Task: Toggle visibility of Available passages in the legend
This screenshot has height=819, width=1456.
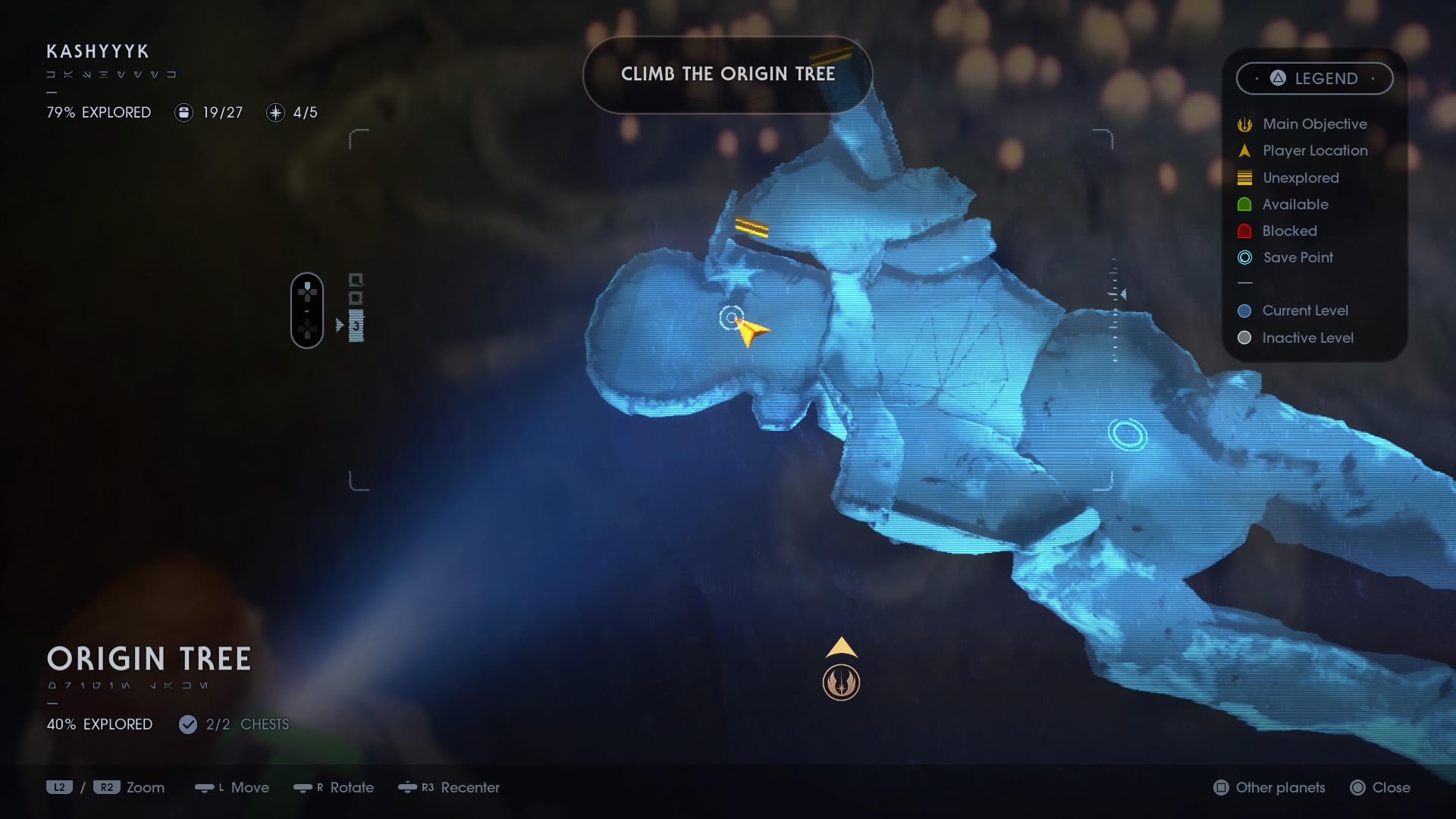Action: click(x=1244, y=204)
